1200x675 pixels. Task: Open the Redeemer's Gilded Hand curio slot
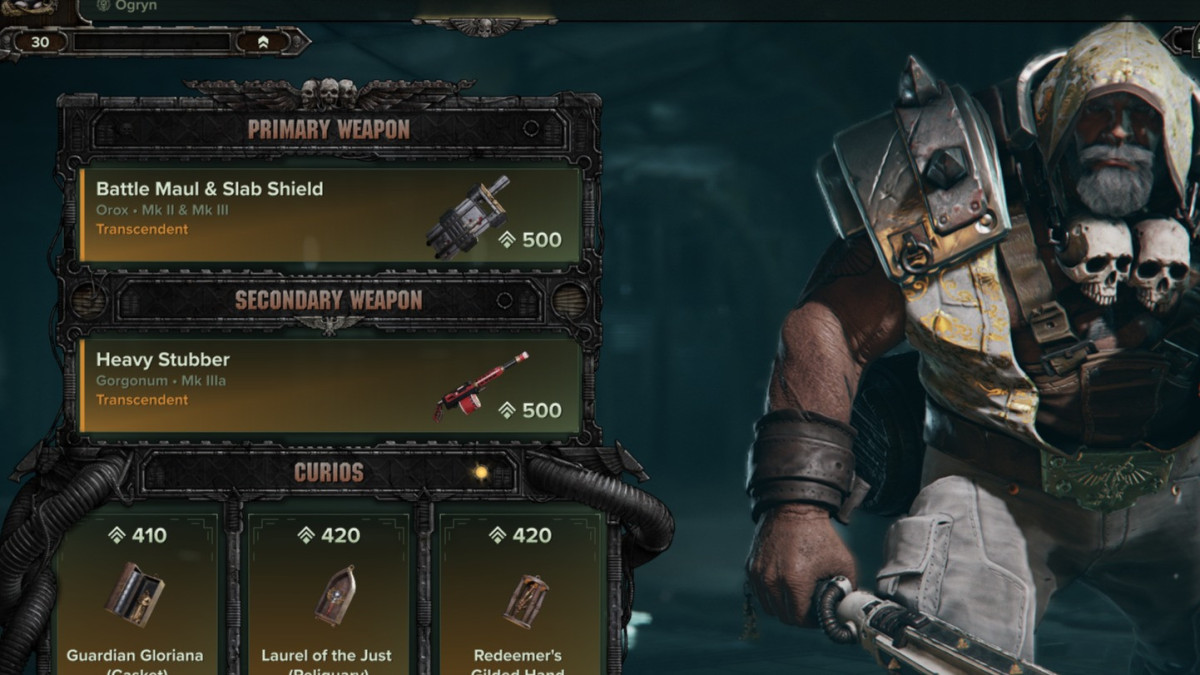coord(518,595)
